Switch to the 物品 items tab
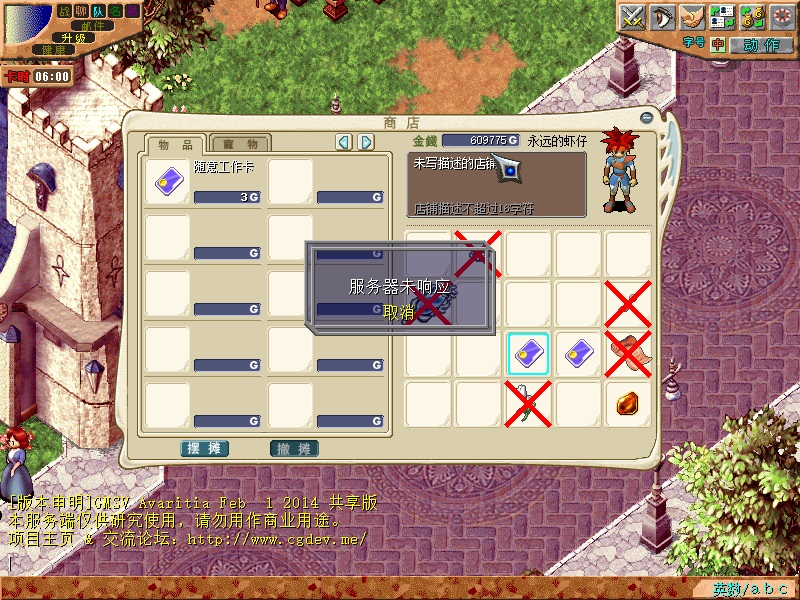800x600 pixels. coord(176,144)
